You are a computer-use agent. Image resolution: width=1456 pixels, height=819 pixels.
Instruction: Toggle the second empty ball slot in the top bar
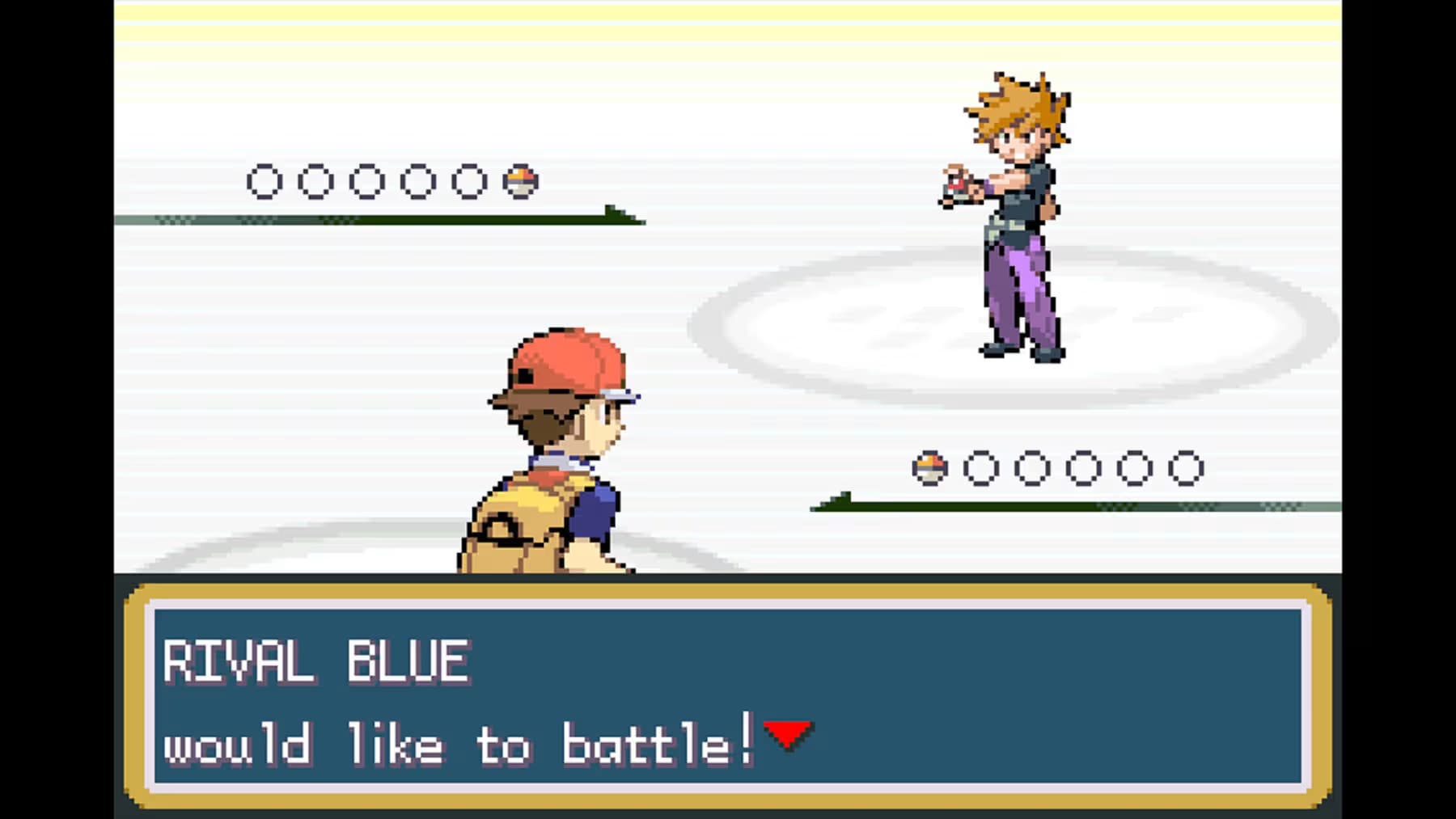pos(315,179)
